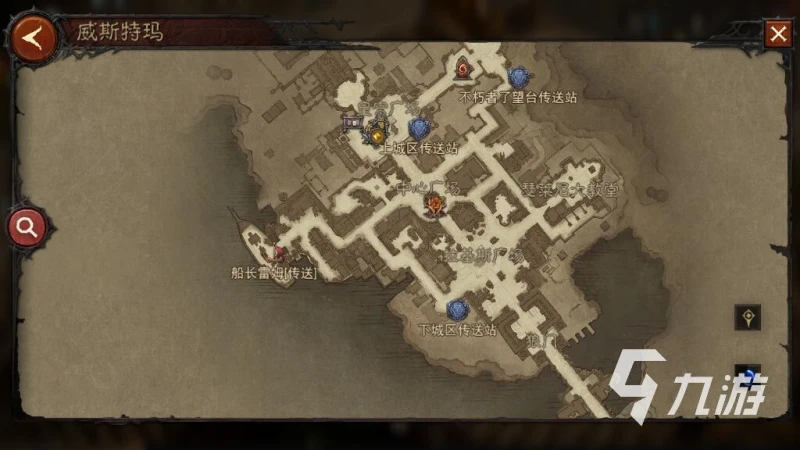Toggle the map pin locator button
Viewport: 800px width, 450px height.
point(747,317)
